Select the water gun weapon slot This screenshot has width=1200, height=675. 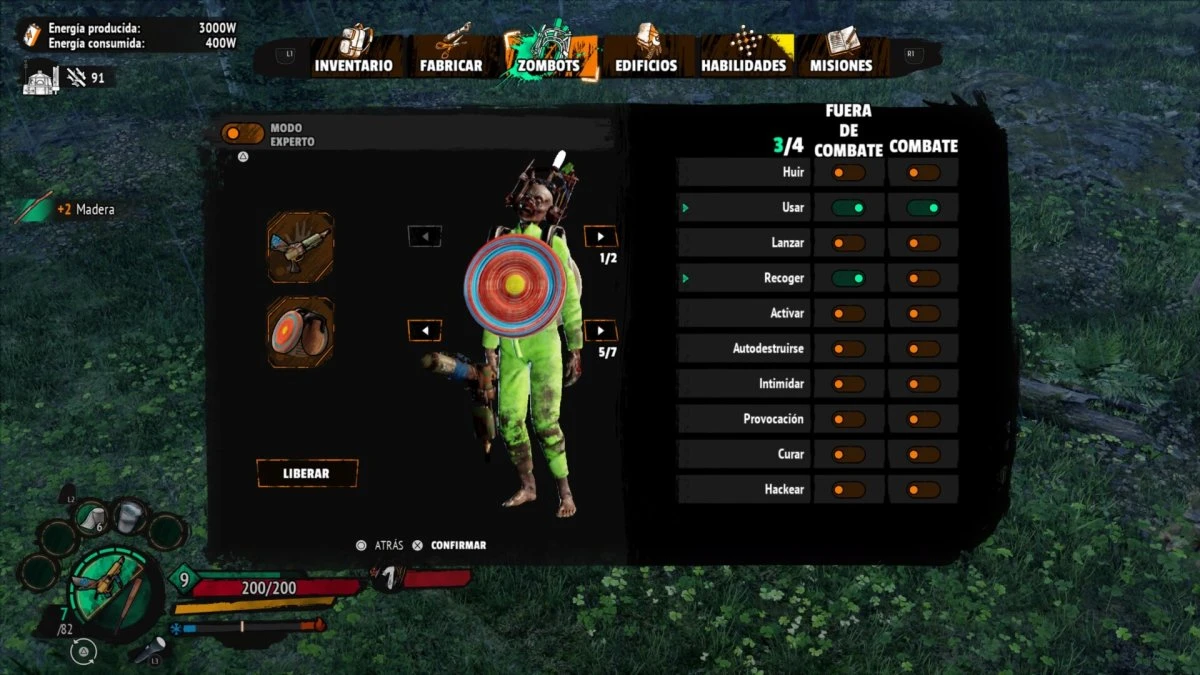coord(300,246)
